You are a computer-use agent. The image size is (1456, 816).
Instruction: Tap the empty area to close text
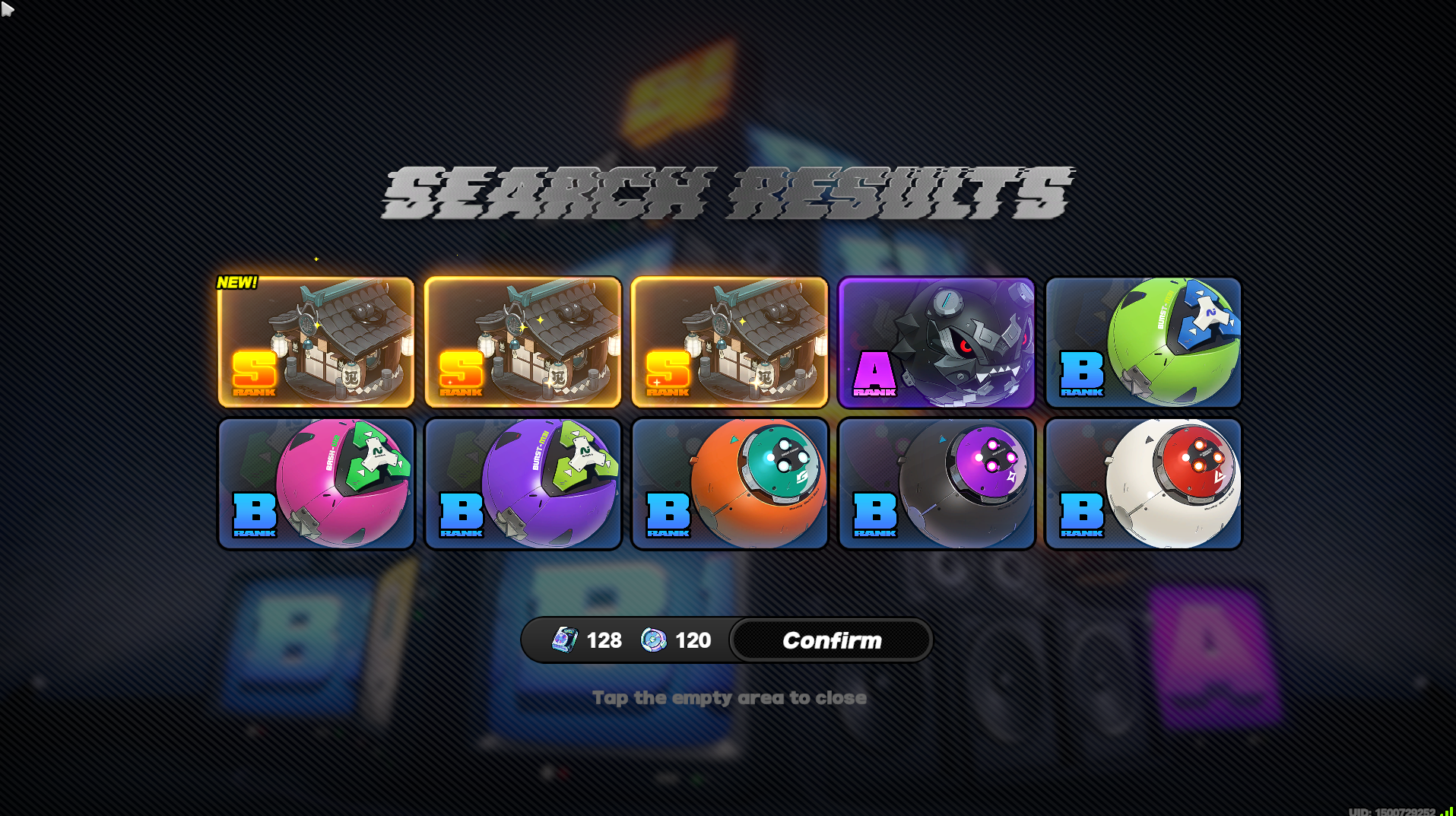(729, 697)
